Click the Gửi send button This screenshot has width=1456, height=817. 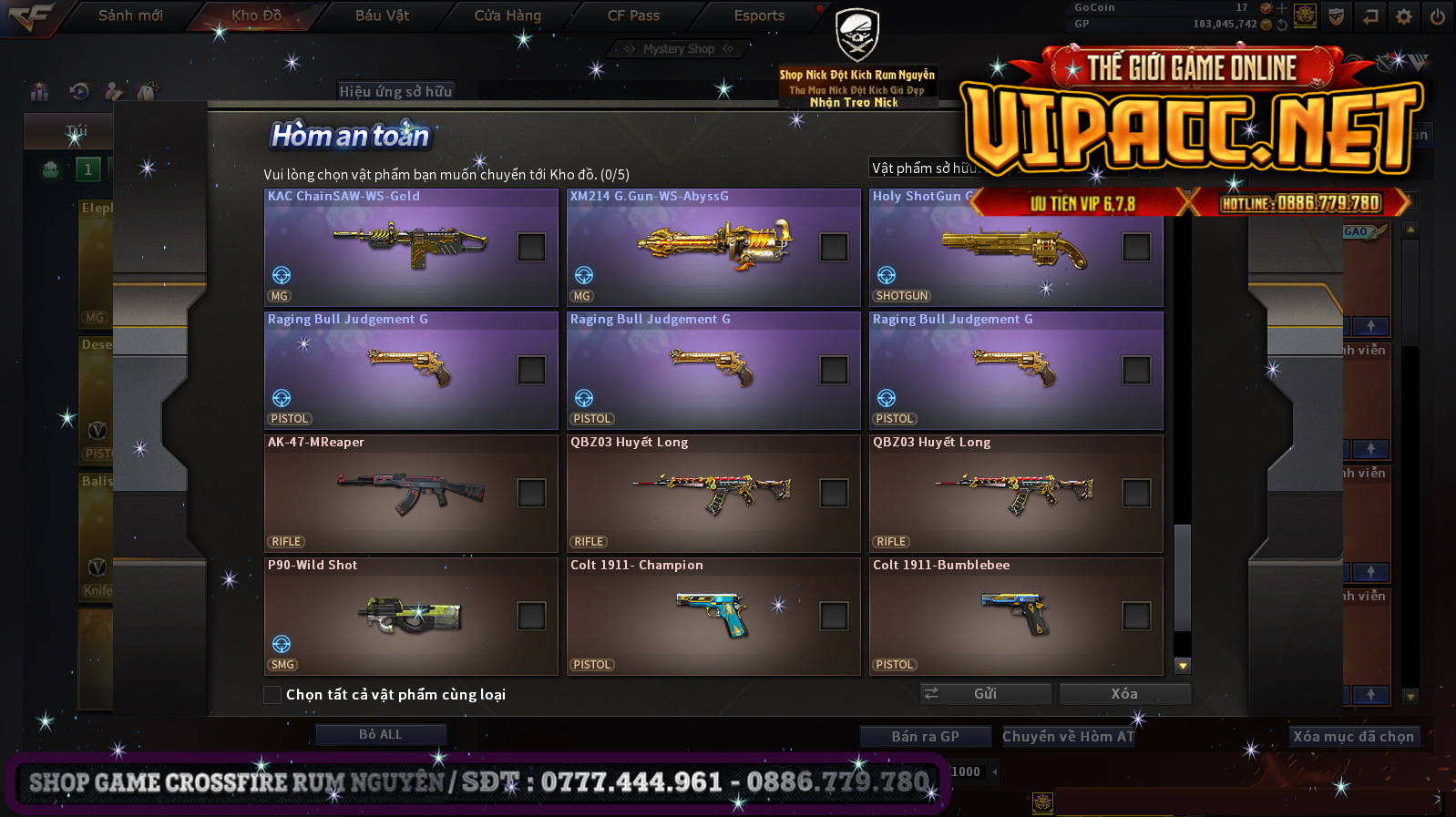click(x=985, y=694)
